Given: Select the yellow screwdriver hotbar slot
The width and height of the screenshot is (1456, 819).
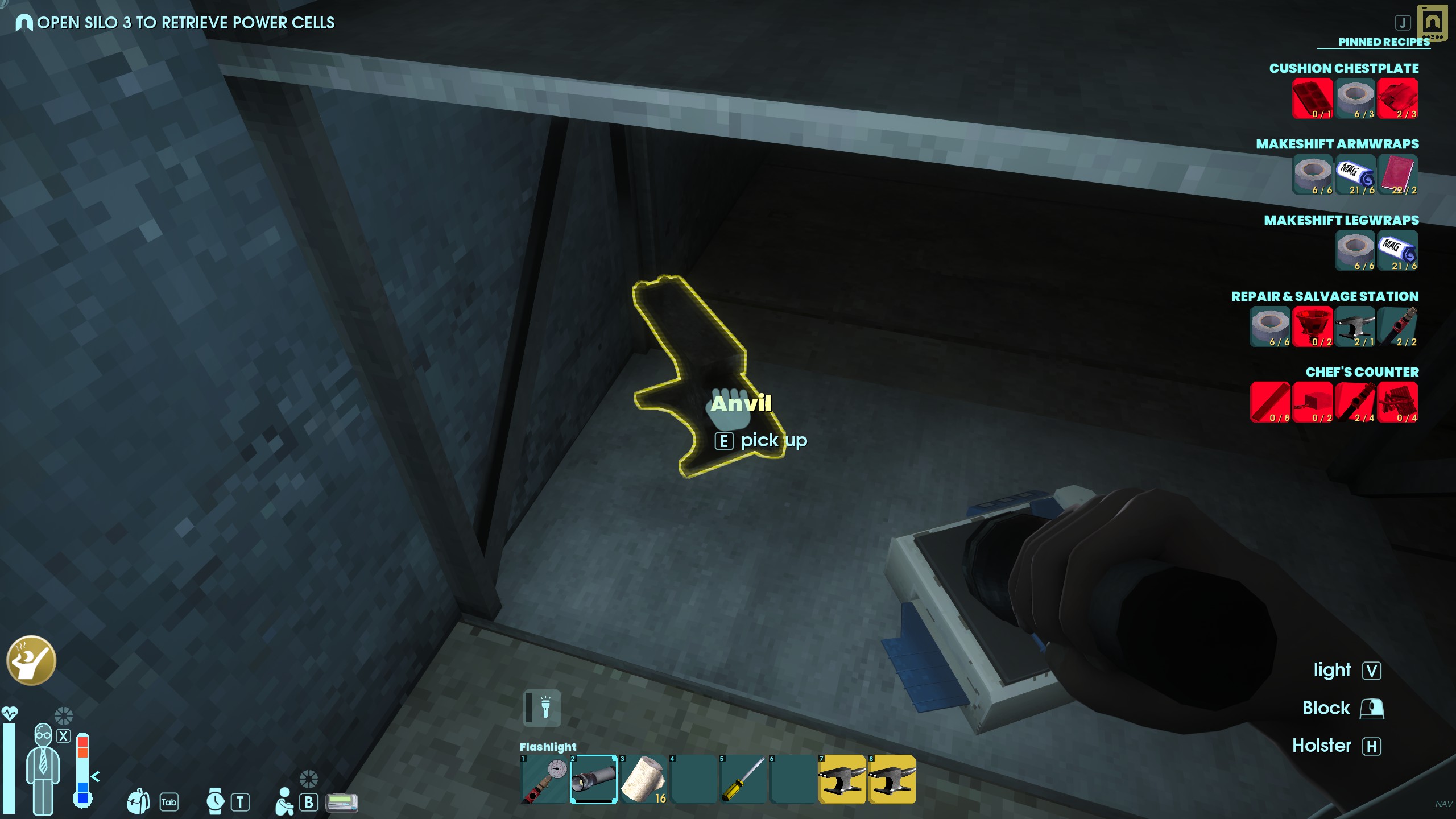Looking at the screenshot, I should [743, 779].
